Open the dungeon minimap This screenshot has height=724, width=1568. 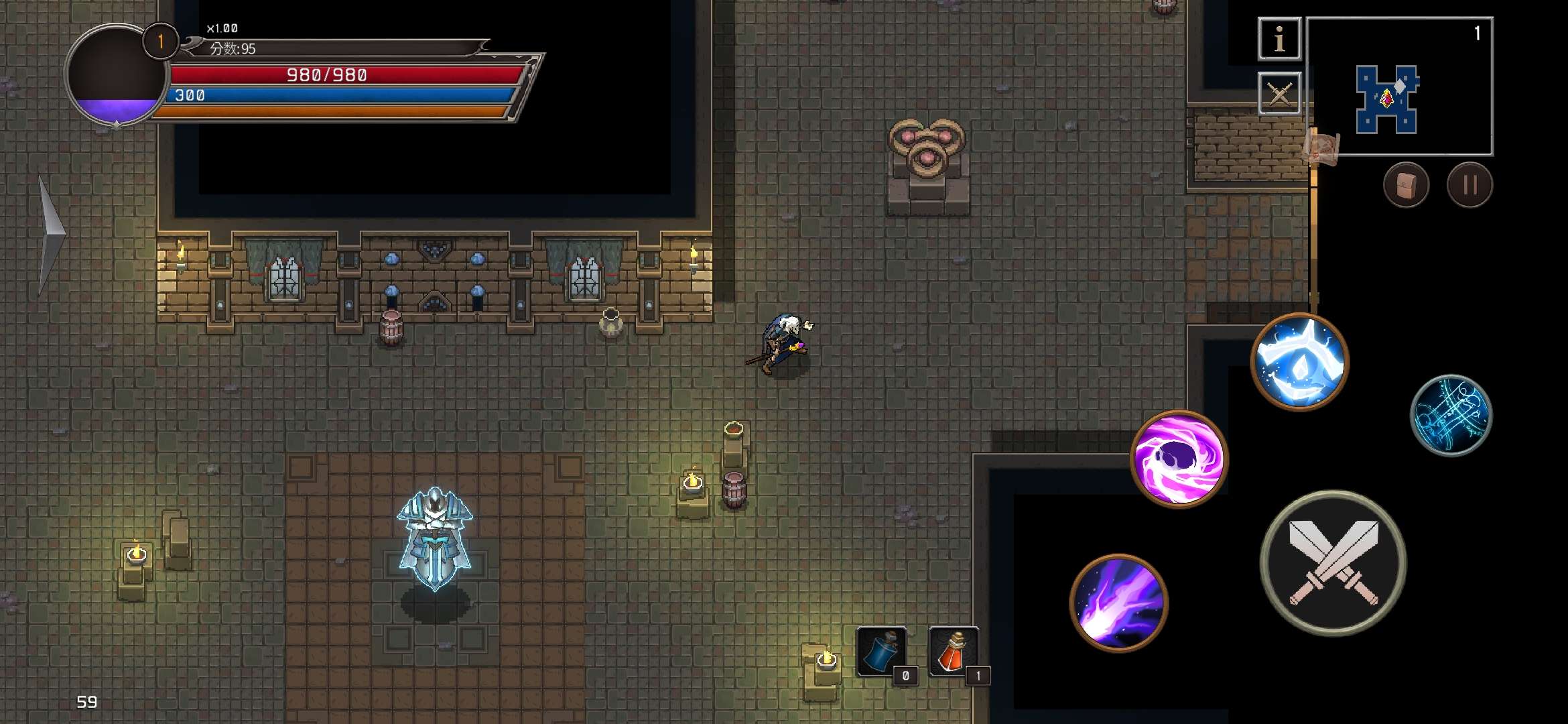tap(1399, 87)
